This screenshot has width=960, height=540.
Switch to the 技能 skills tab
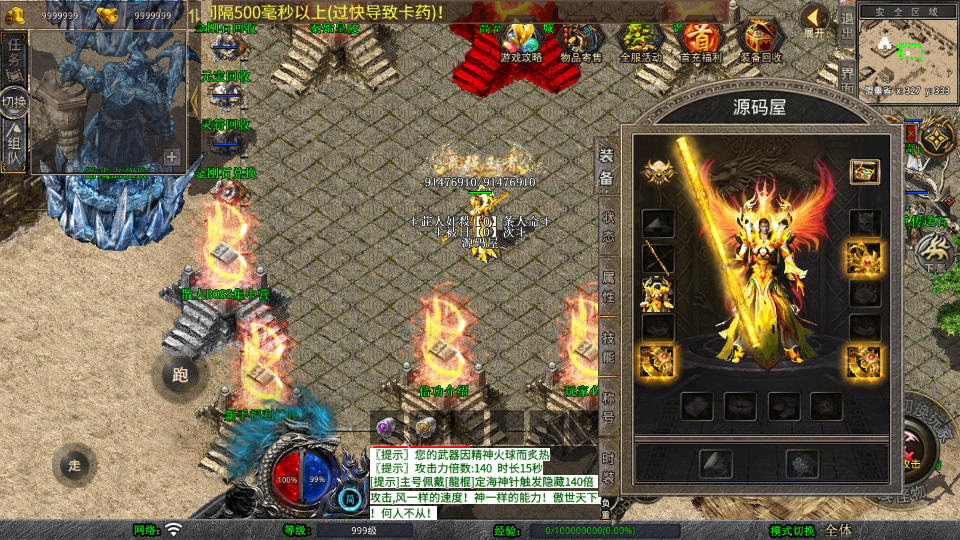[x=607, y=347]
